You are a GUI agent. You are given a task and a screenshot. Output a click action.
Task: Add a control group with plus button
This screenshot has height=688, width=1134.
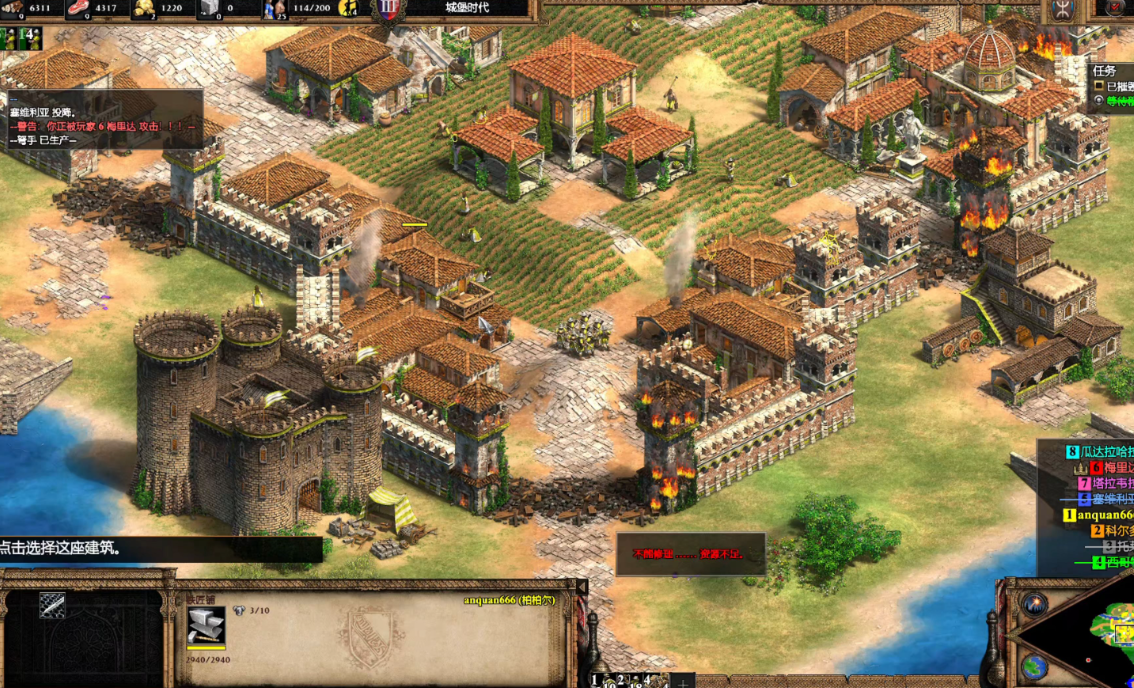coord(682,681)
